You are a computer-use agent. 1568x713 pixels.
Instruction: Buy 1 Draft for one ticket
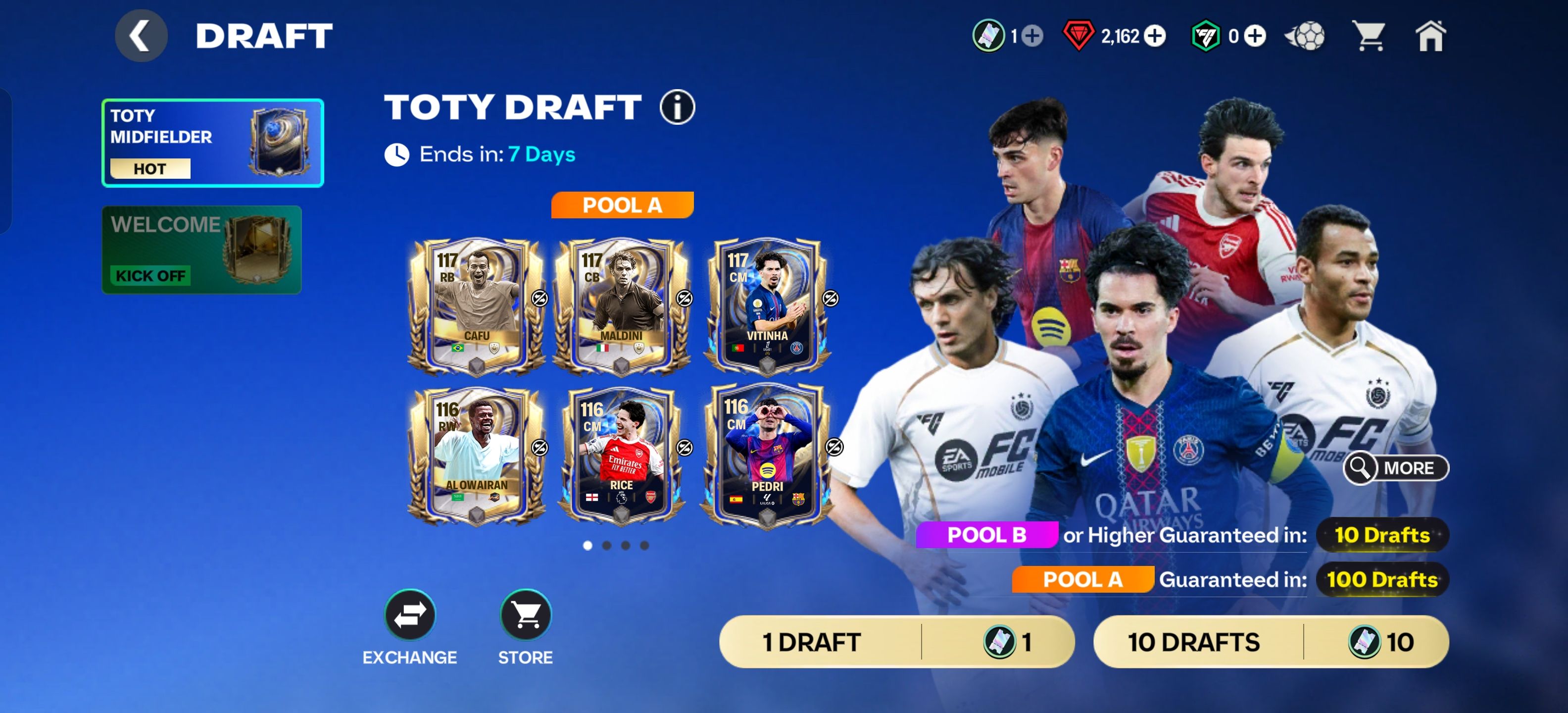coord(897,642)
